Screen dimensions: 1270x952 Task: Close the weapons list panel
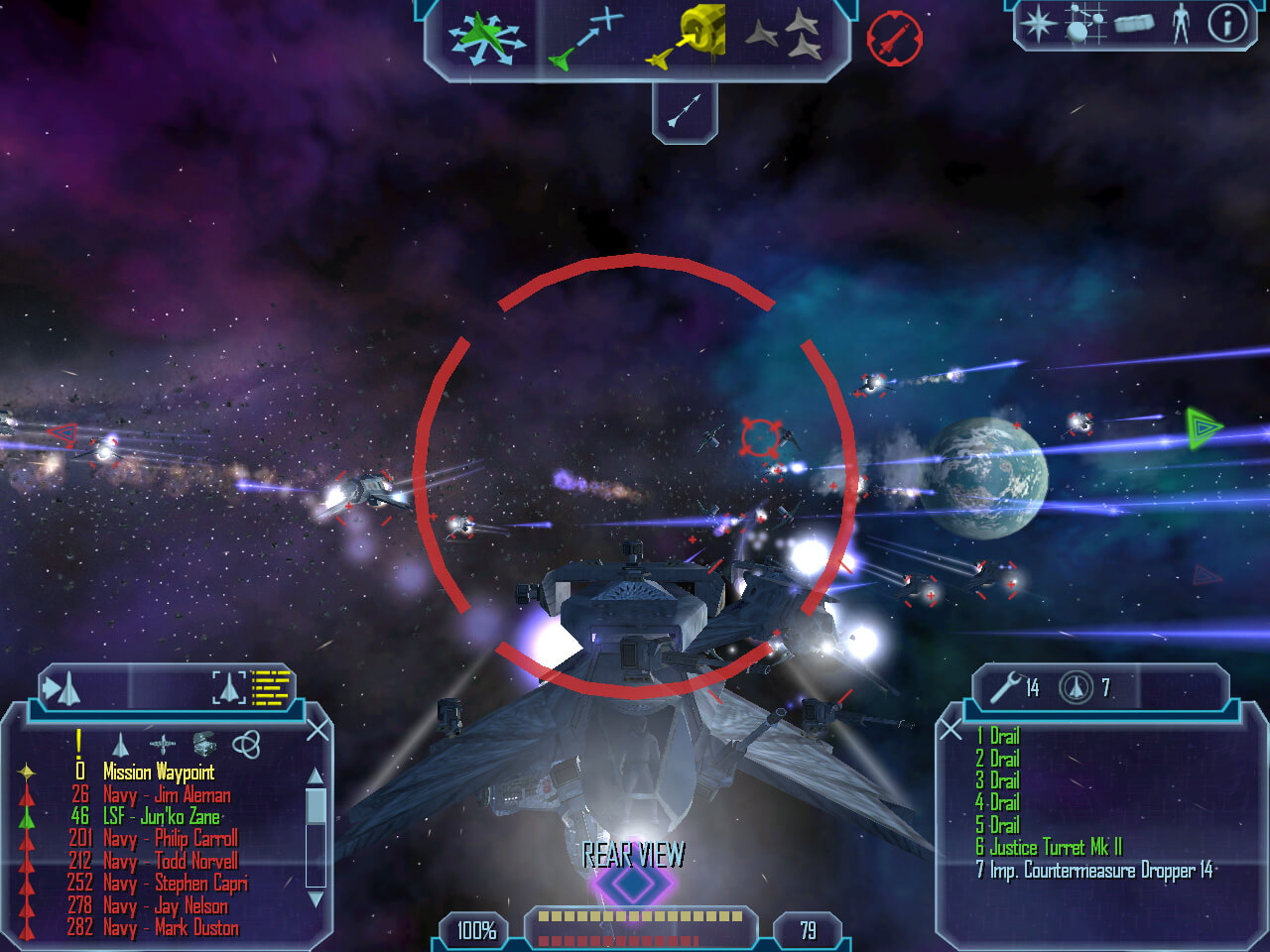[951, 731]
